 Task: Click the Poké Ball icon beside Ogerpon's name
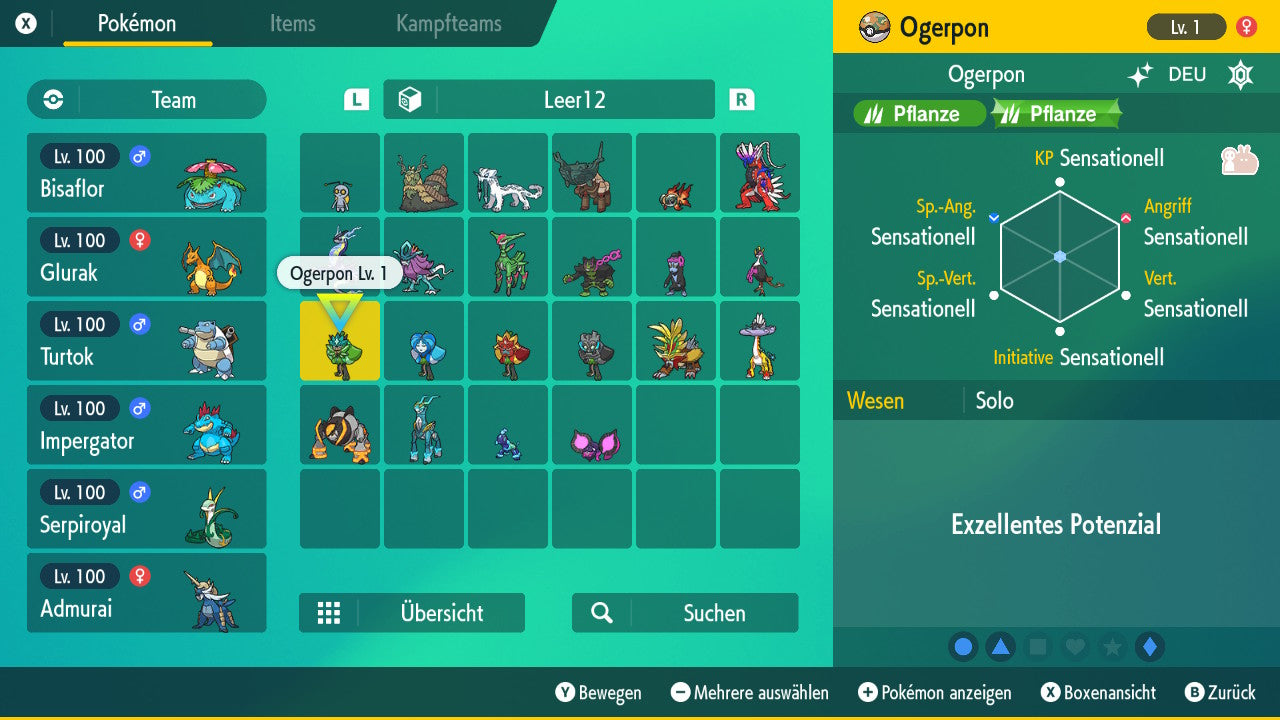coord(875,27)
